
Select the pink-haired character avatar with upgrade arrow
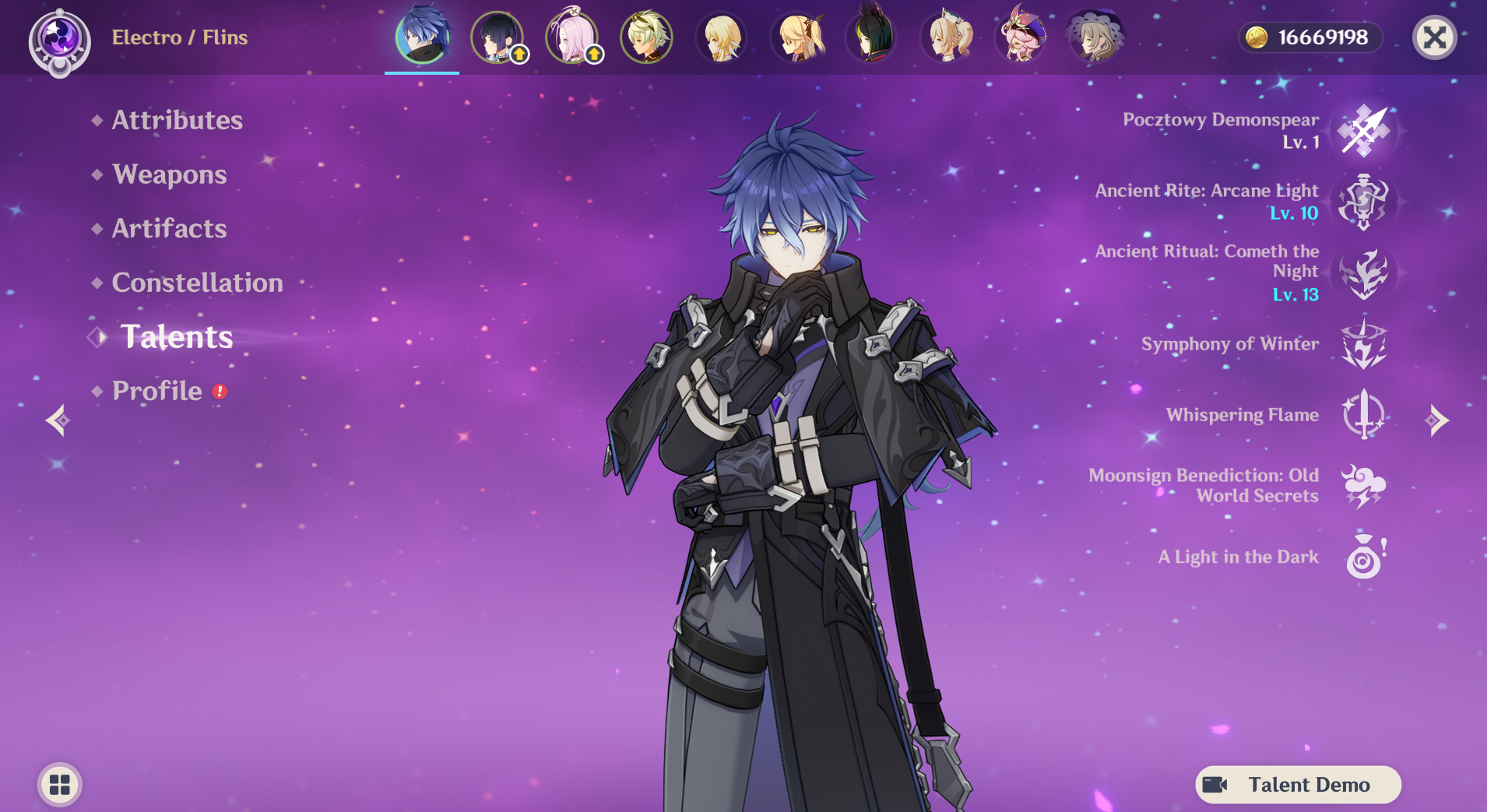pyautogui.click(x=572, y=37)
